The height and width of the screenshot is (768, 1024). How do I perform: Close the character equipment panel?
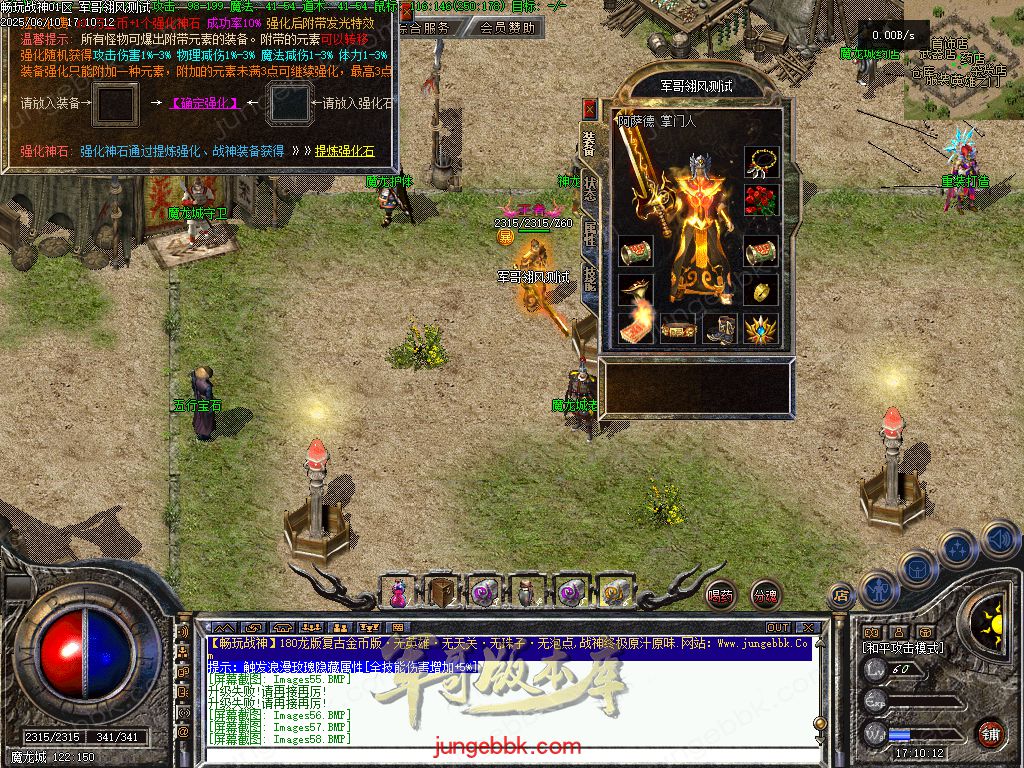tap(590, 108)
